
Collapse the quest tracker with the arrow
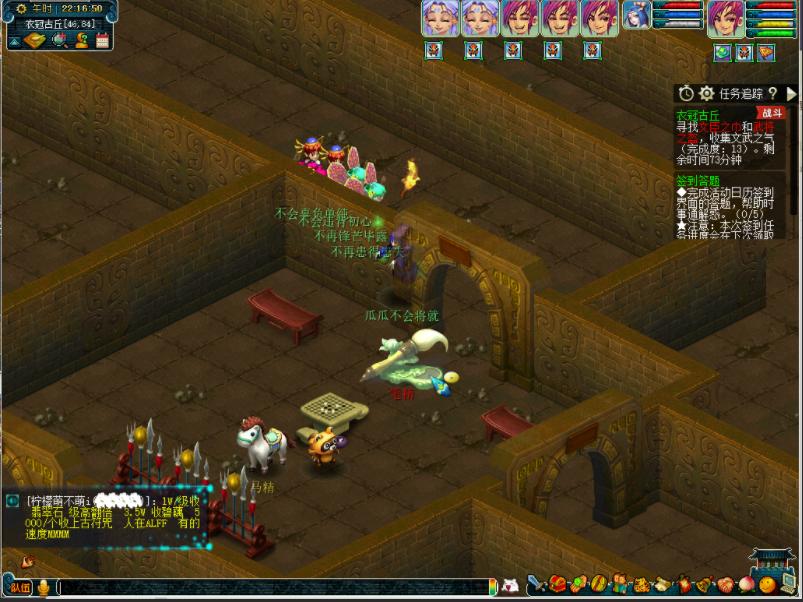coord(792,93)
